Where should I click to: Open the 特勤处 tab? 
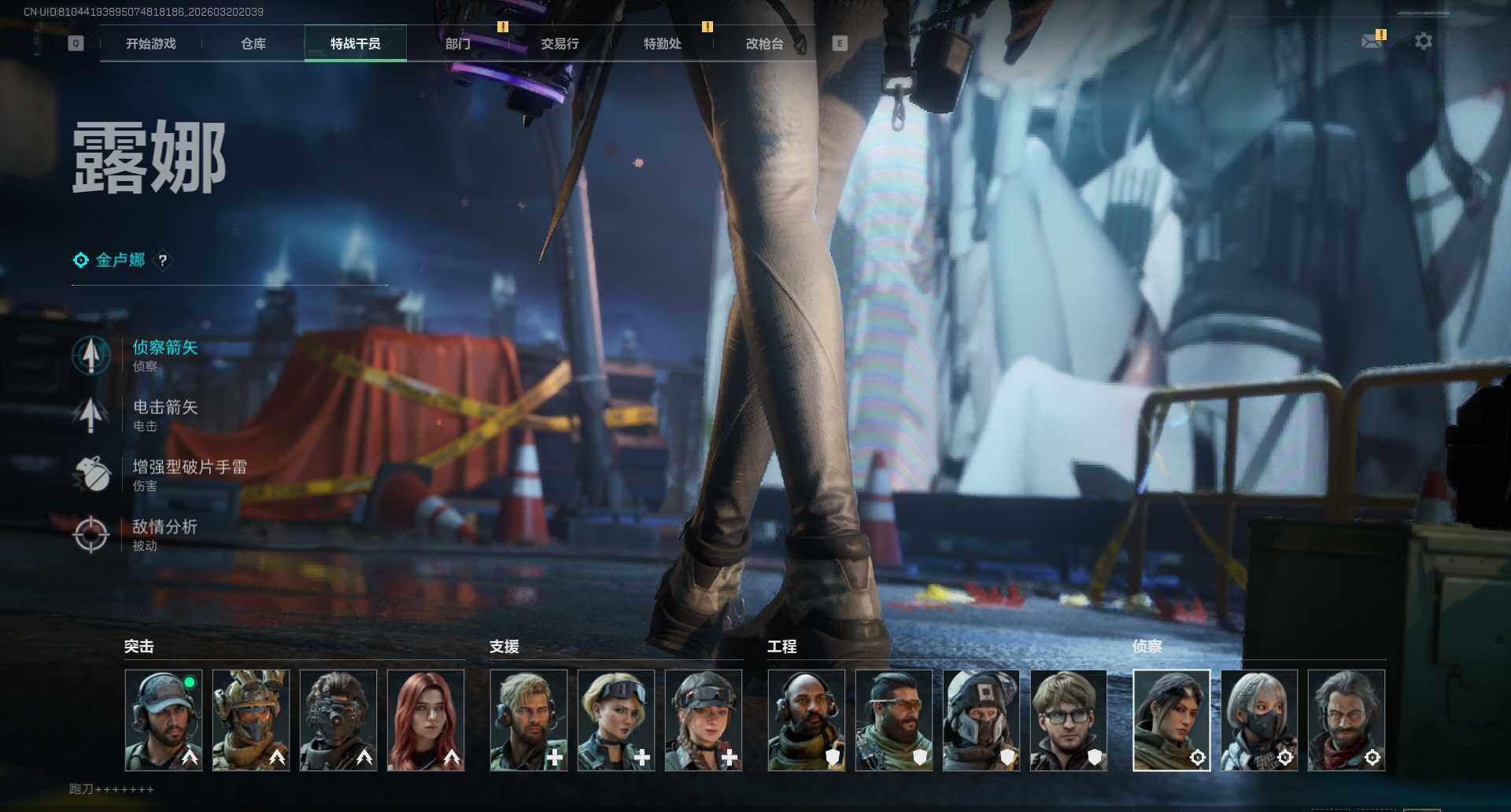coord(662,44)
